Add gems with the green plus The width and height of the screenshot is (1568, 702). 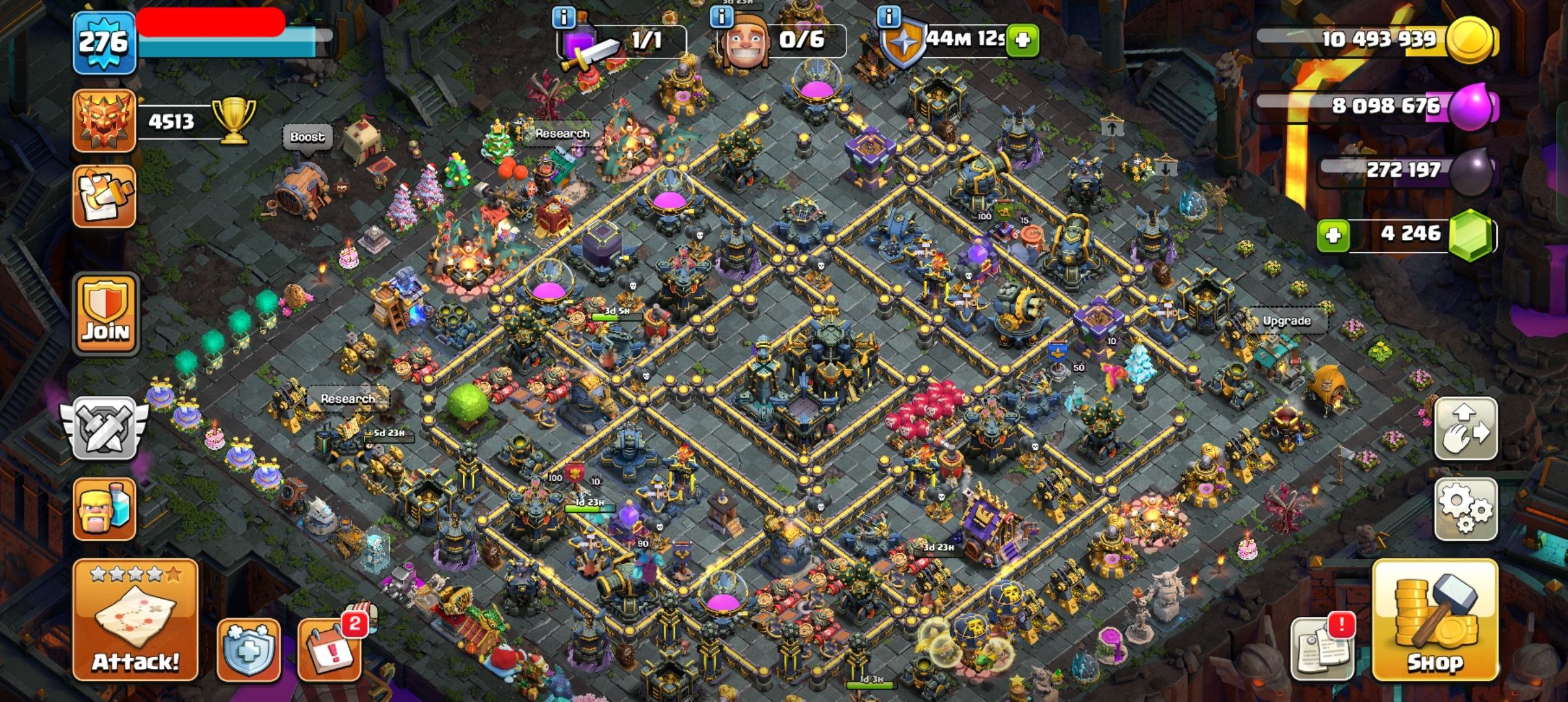pyautogui.click(x=1333, y=235)
